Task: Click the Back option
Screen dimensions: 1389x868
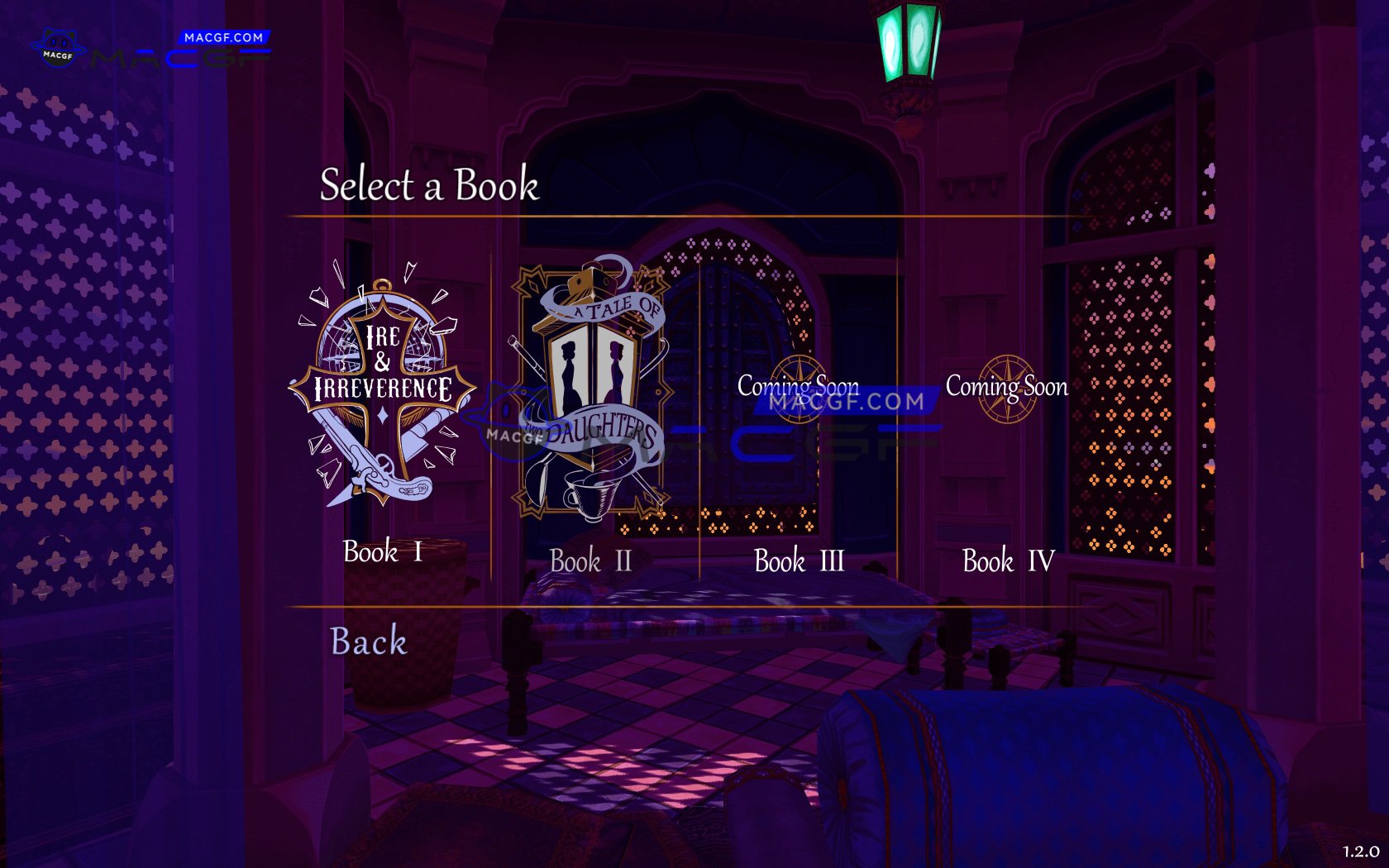Action: point(367,641)
